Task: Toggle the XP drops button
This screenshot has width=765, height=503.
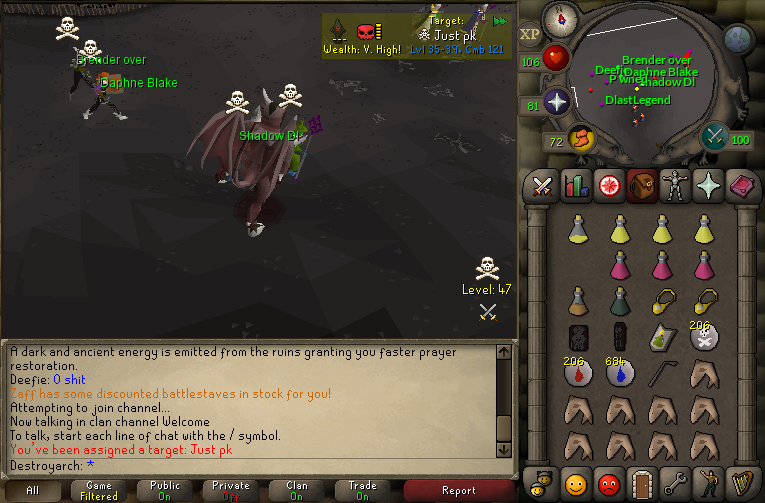Action: coord(529,33)
